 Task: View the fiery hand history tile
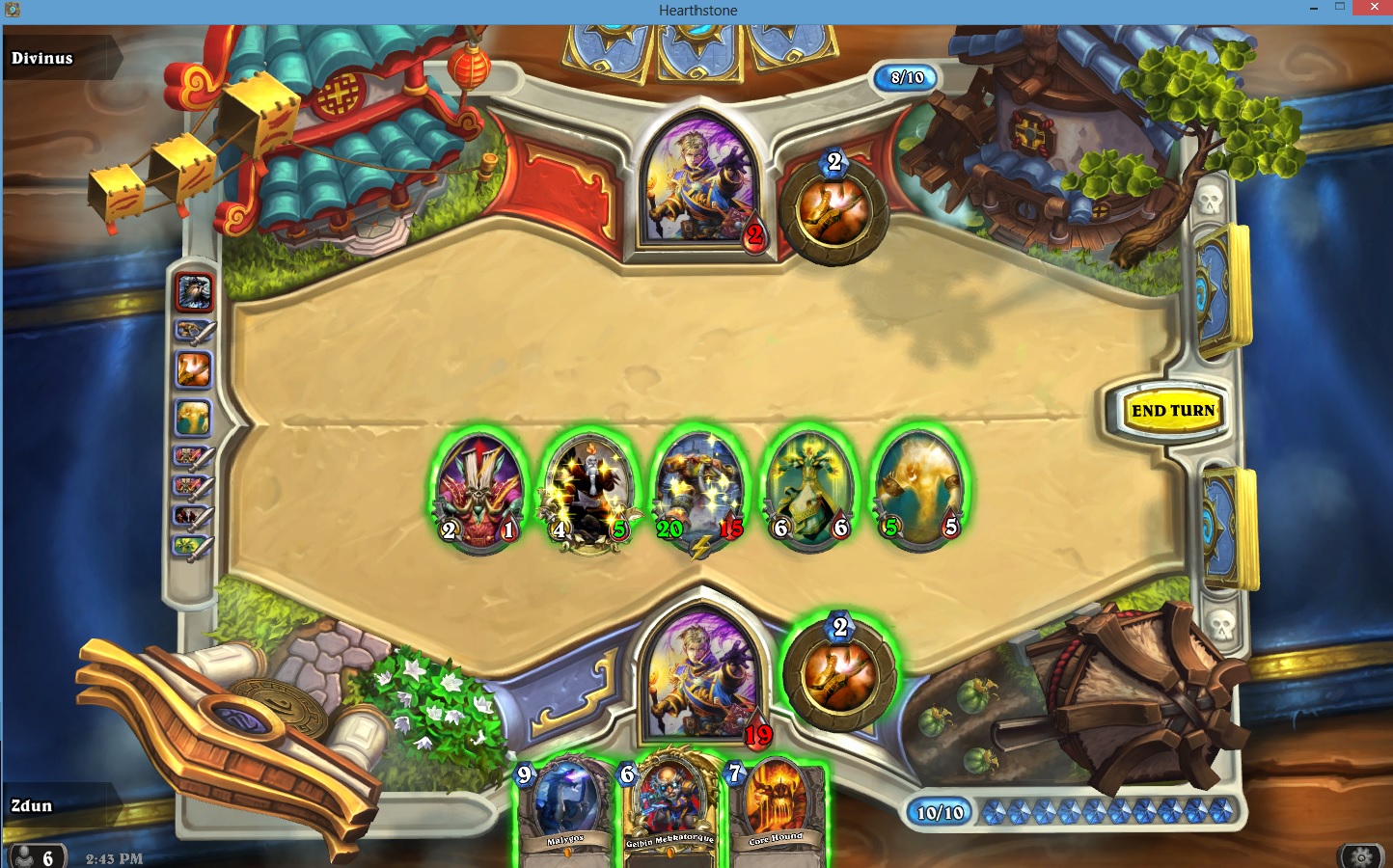click(193, 369)
